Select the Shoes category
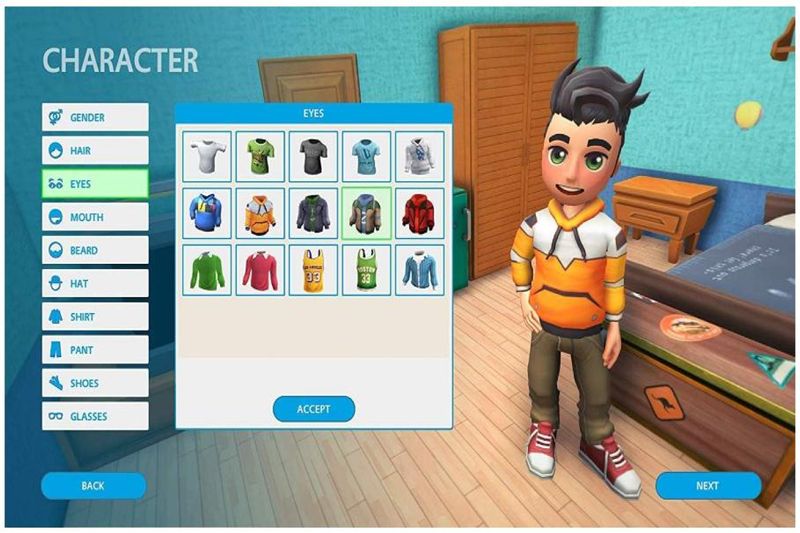The image size is (800, 533). [95, 383]
